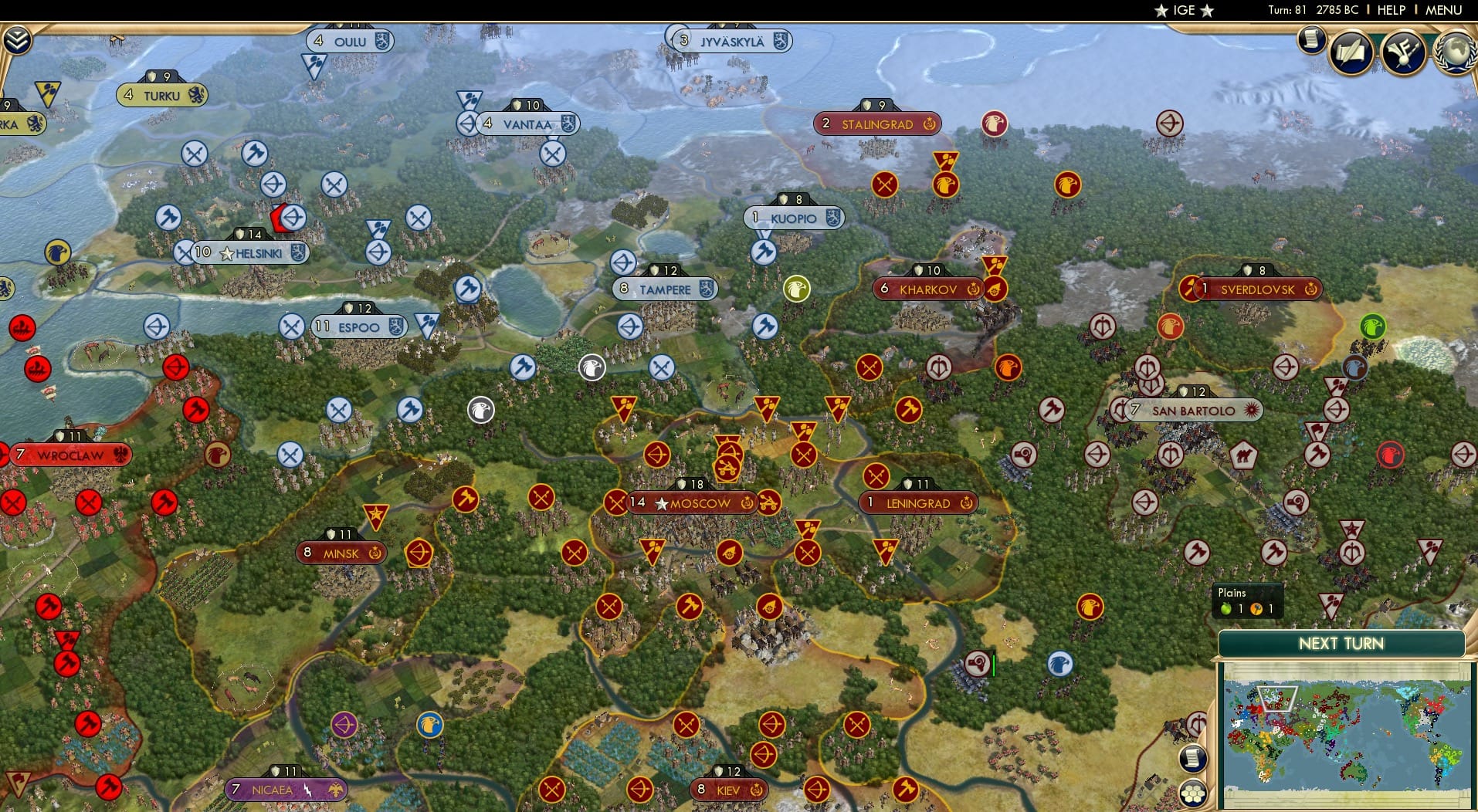
Task: Open the Economic overview scroll-and-quill icon
Action: [x=1352, y=52]
